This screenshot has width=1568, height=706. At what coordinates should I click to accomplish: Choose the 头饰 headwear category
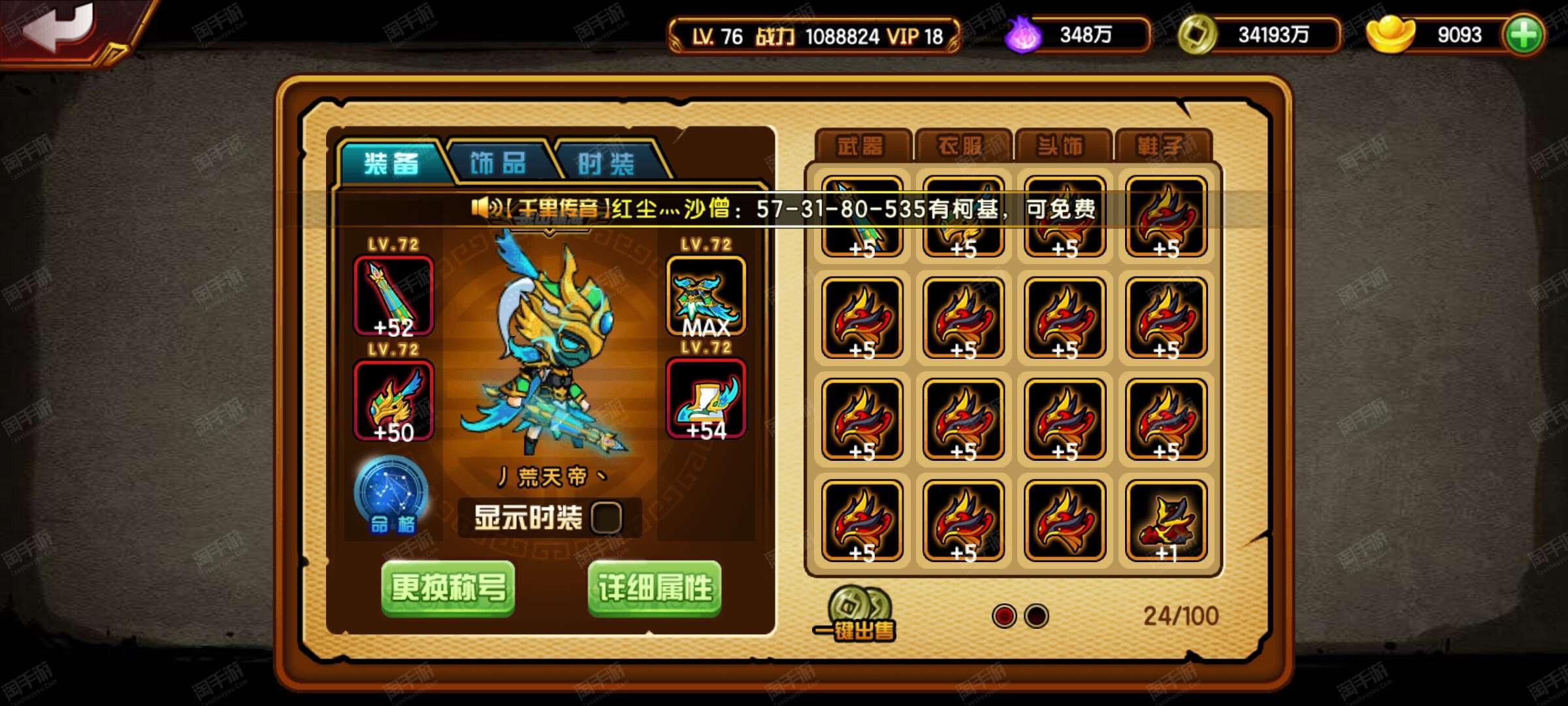pyautogui.click(x=1062, y=146)
